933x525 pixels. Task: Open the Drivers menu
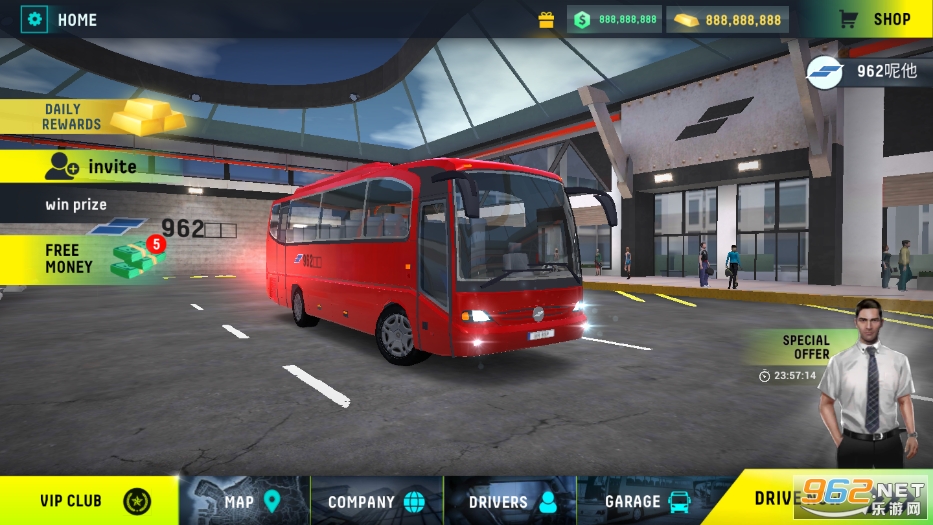(x=511, y=500)
